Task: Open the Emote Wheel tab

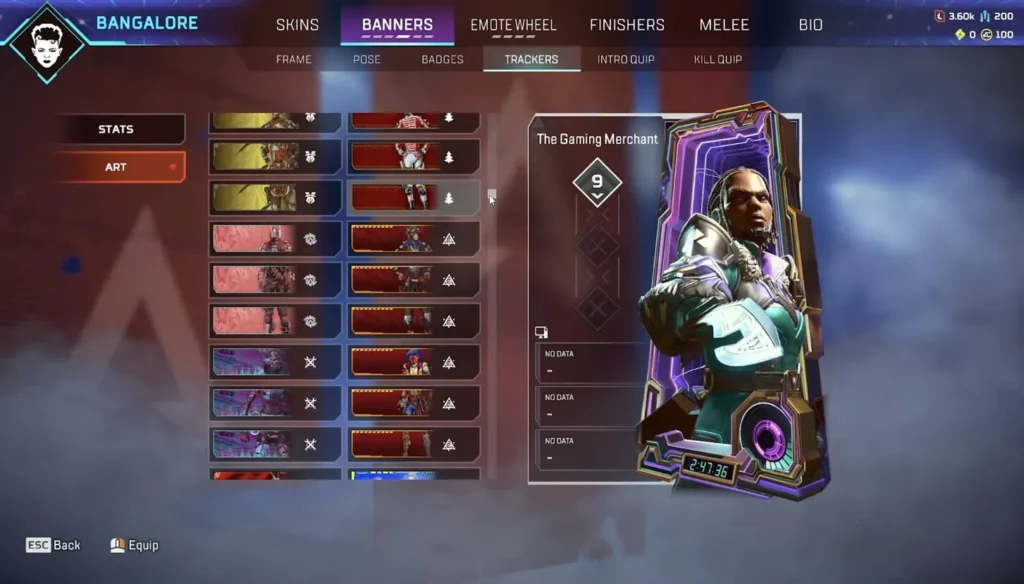Action: point(513,25)
